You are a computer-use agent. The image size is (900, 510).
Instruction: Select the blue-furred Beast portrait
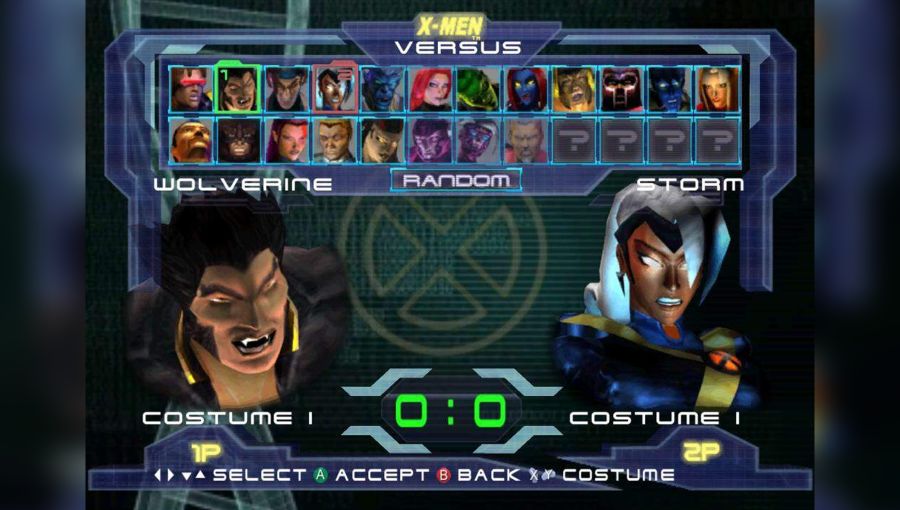382,89
